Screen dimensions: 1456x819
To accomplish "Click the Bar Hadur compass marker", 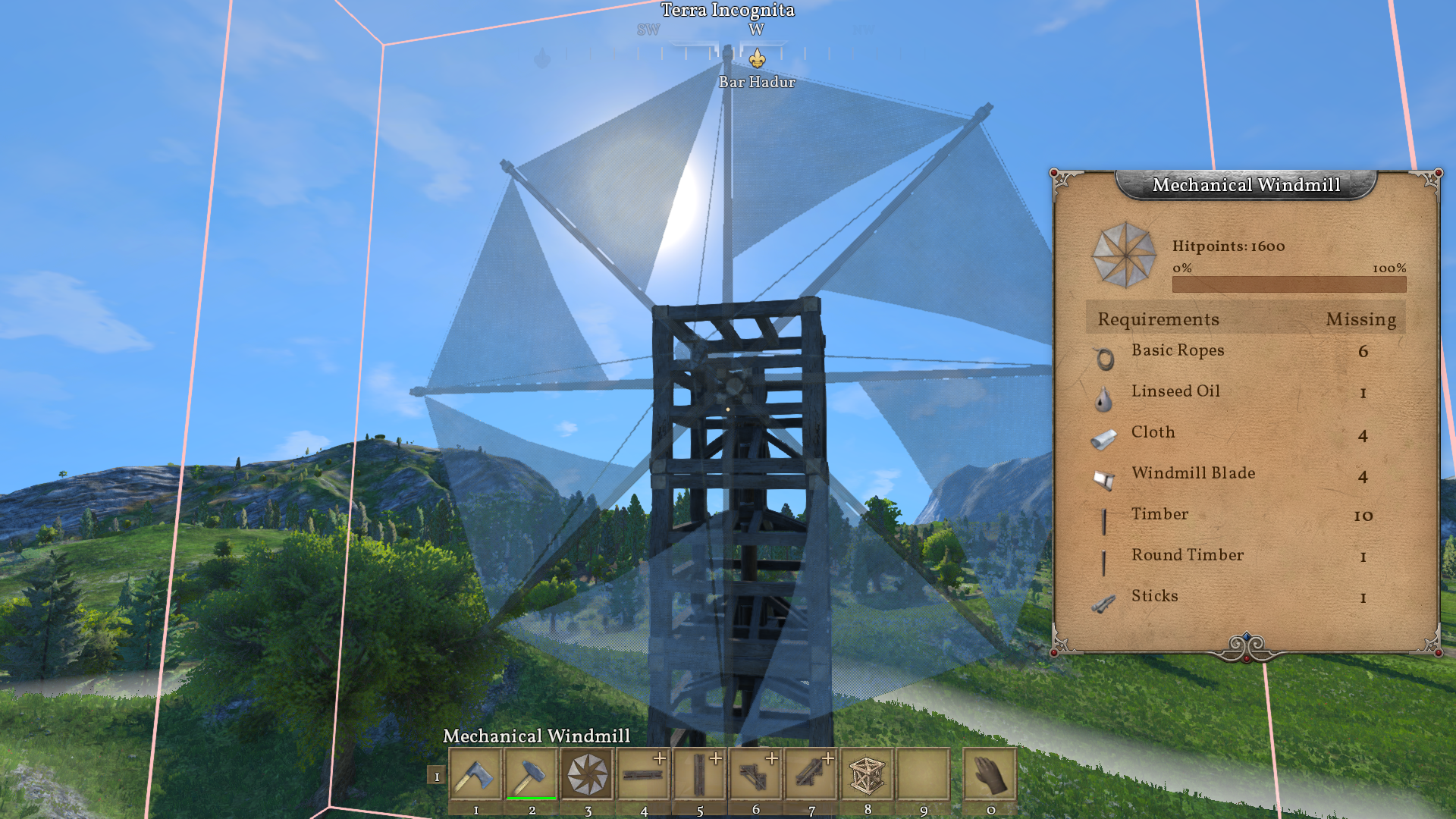I will (x=757, y=59).
